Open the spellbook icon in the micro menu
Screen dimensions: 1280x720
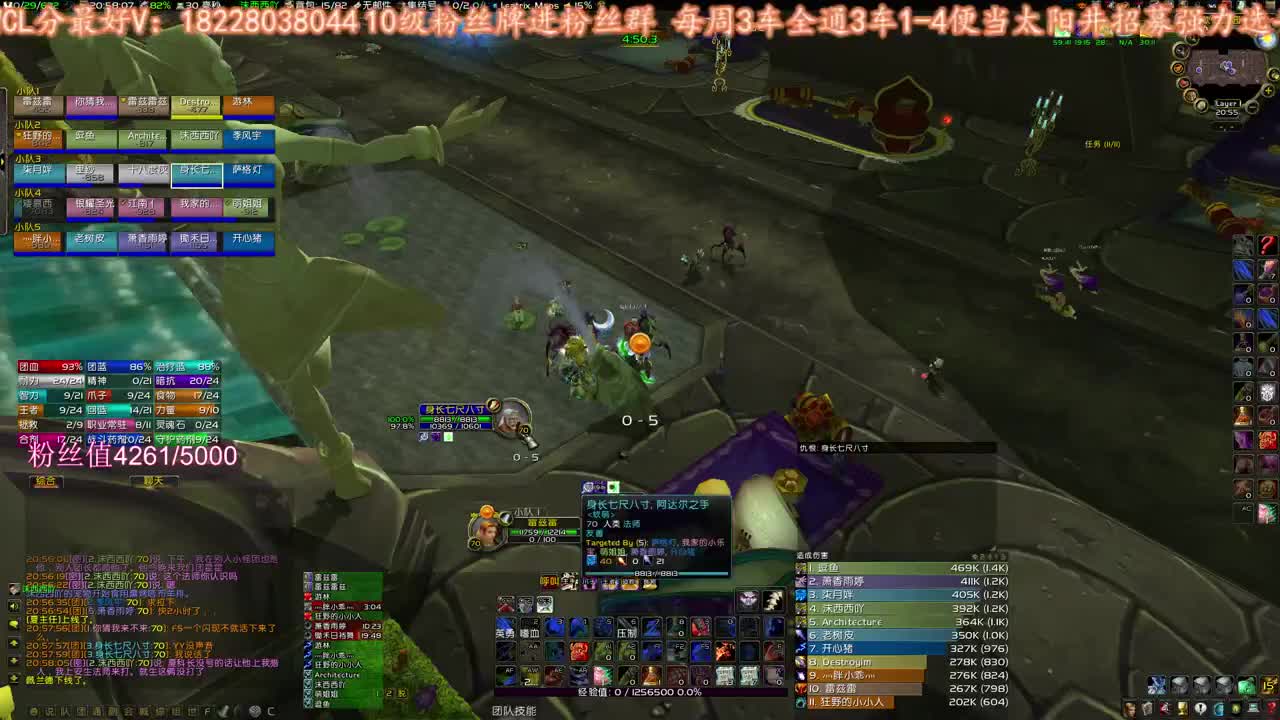[x=1148, y=709]
